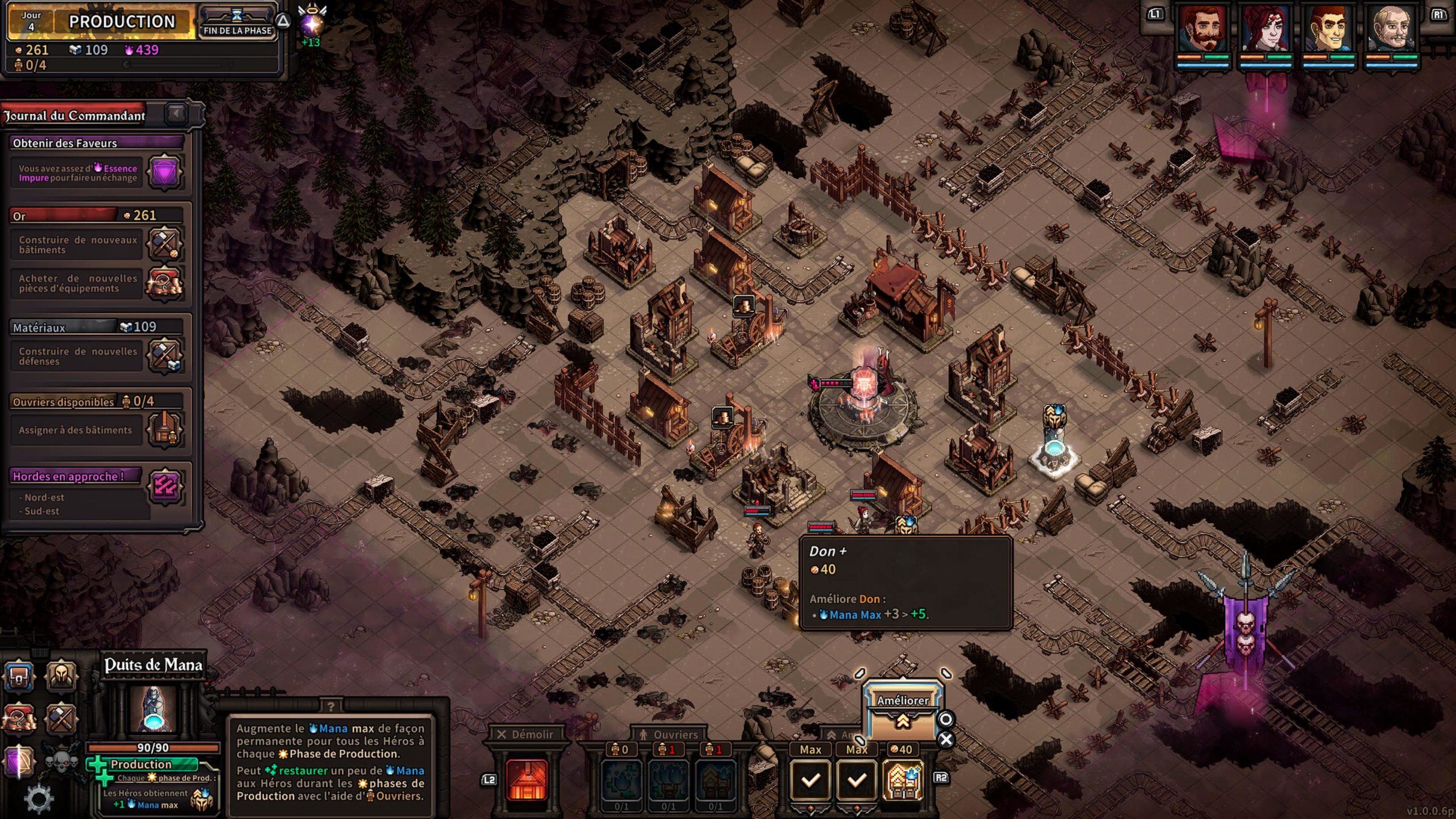Select the red-haired woman hero portrait
This screenshot has height=819, width=1456.
(1265, 30)
